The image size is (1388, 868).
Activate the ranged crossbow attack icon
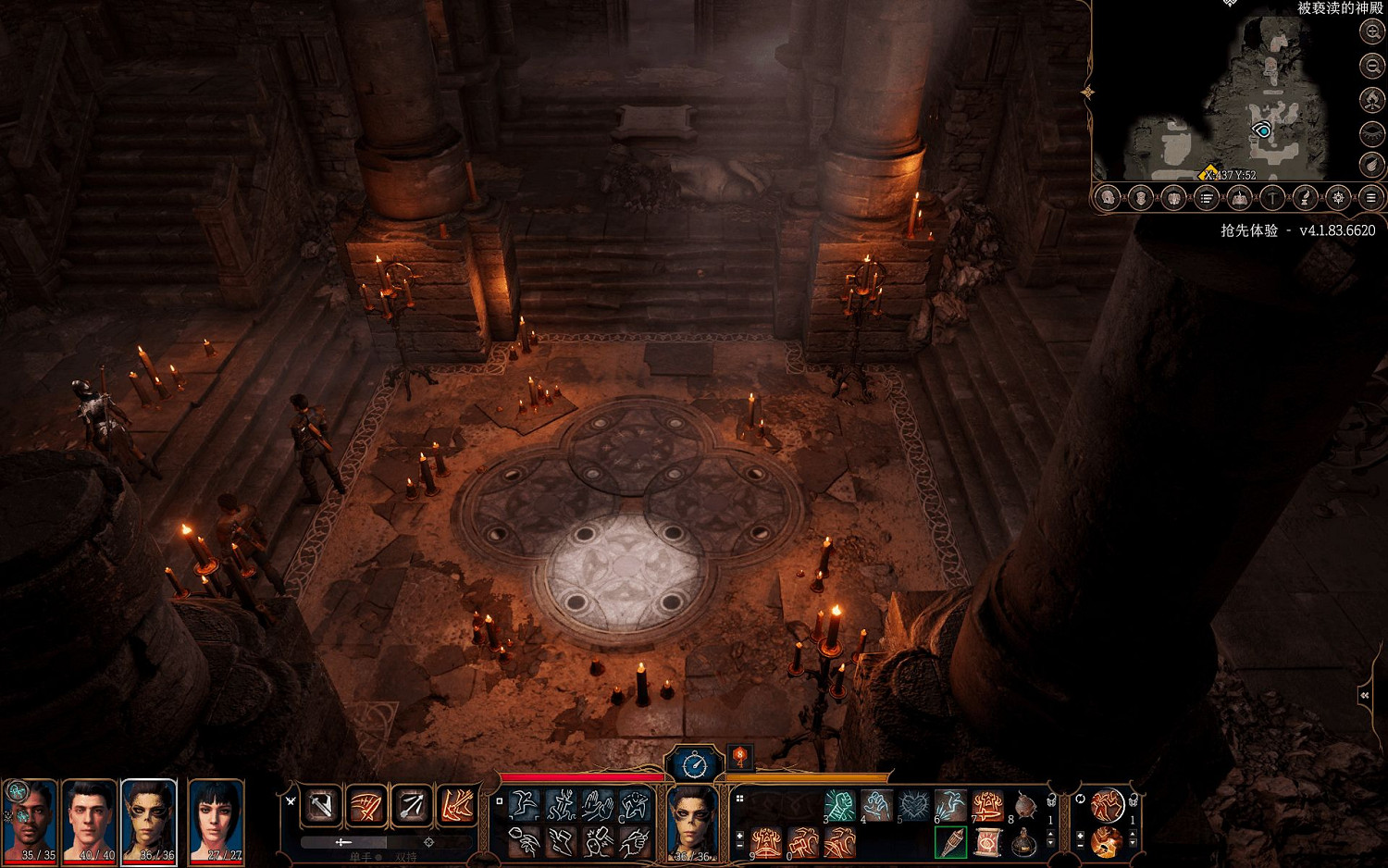click(x=413, y=807)
